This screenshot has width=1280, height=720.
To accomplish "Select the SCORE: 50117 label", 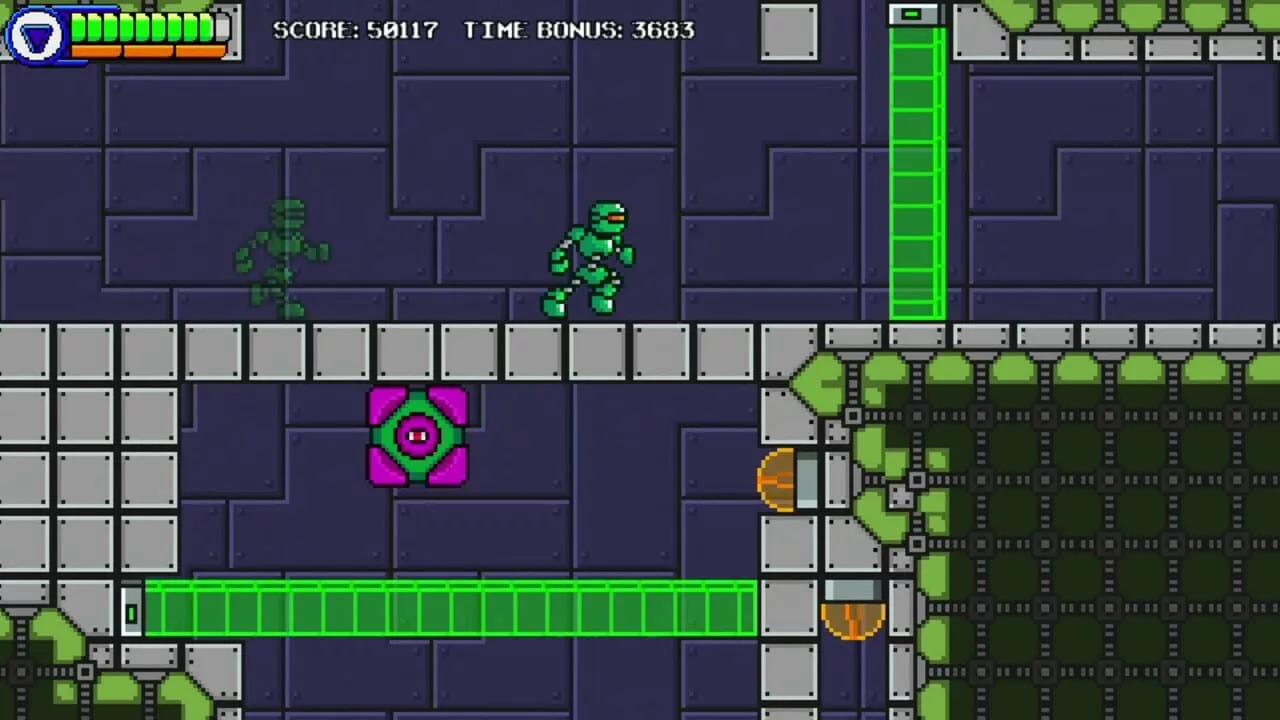I will (x=355, y=30).
